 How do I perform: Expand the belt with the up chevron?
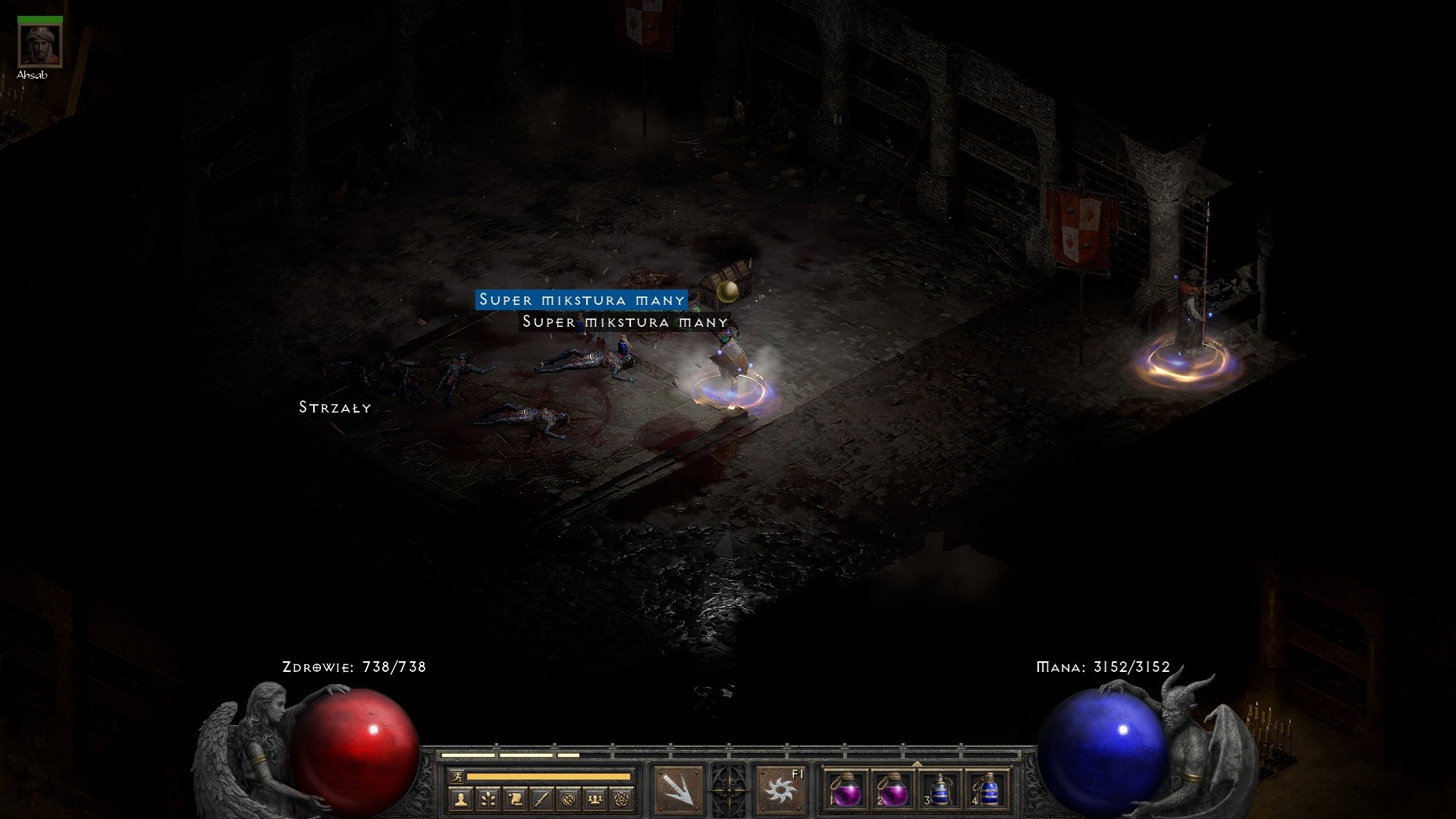point(917,763)
